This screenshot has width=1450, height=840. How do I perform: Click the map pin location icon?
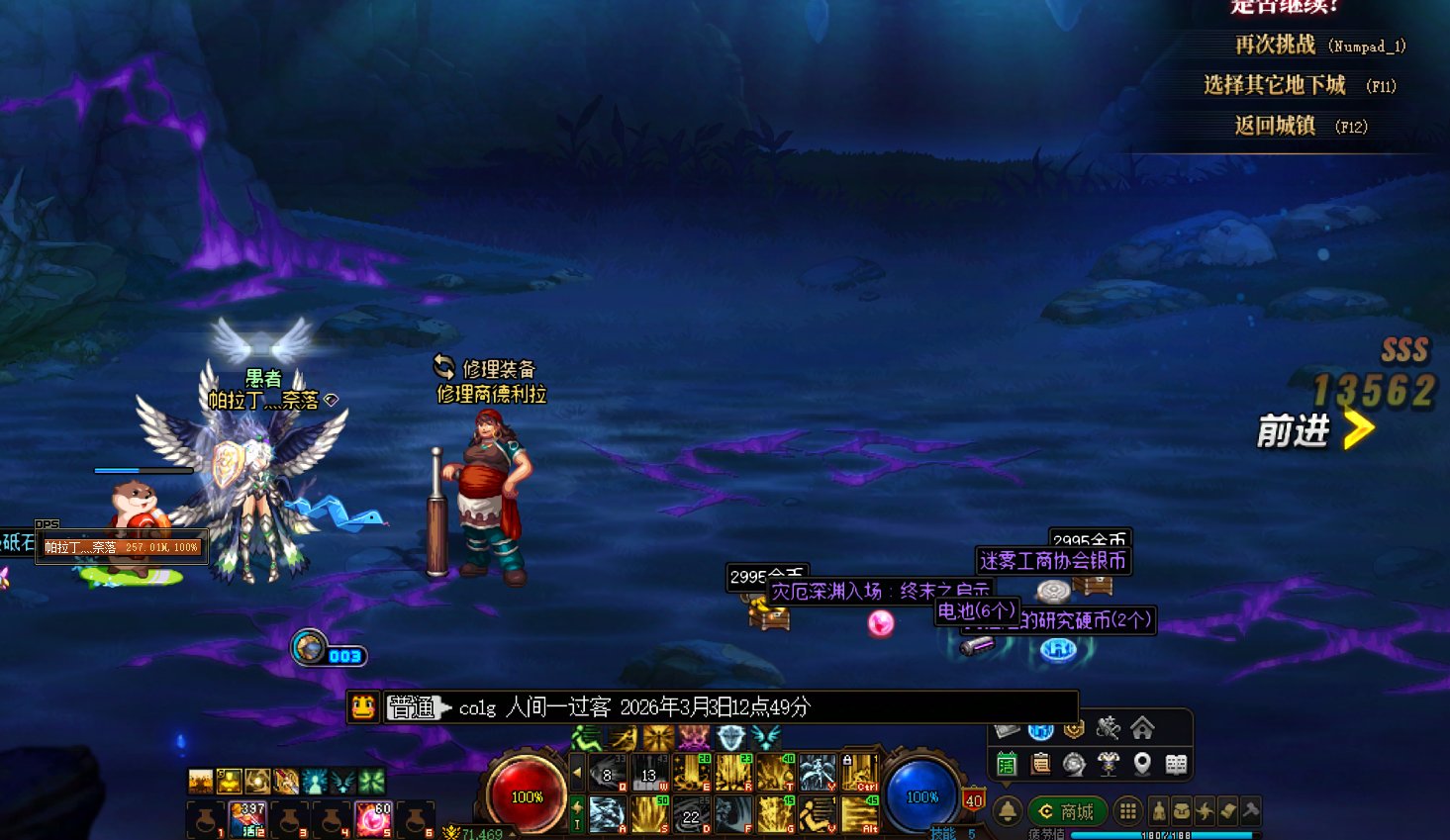point(1142,764)
